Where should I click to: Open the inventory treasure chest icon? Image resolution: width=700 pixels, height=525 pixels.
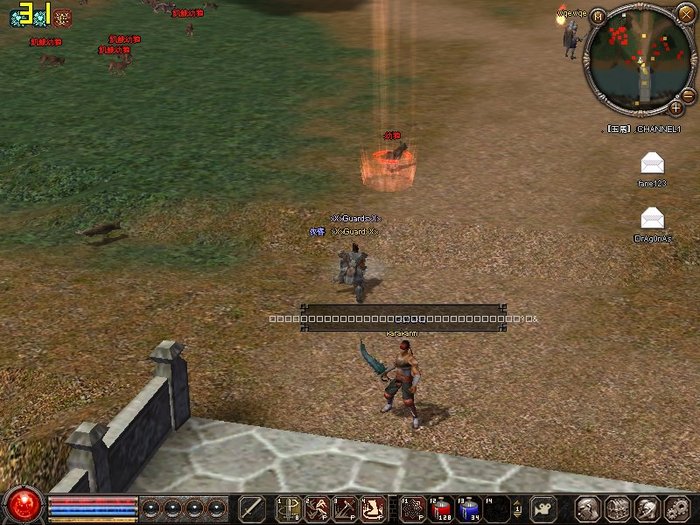click(x=618, y=508)
